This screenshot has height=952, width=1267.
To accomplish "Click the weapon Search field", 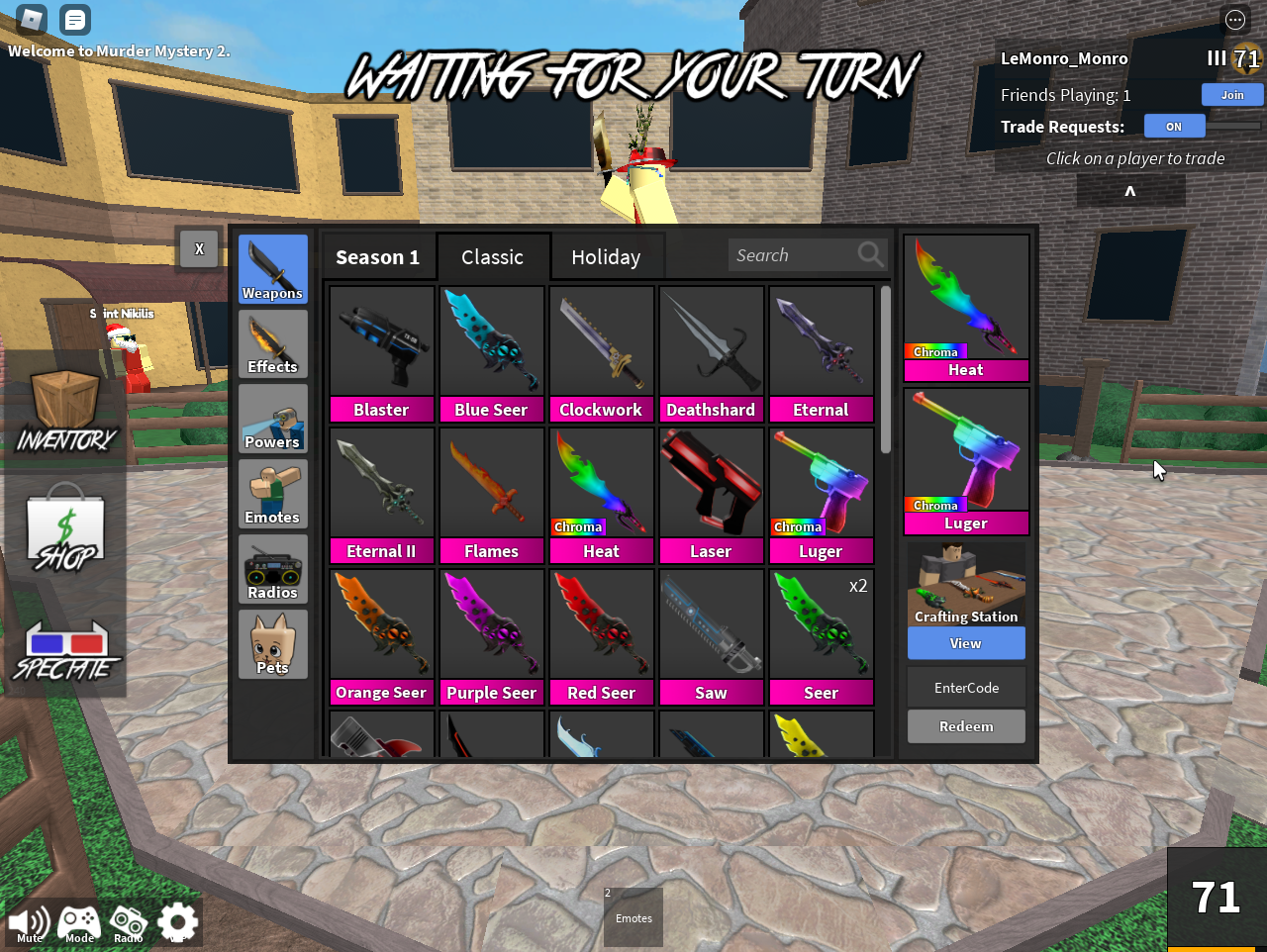I will point(797,254).
